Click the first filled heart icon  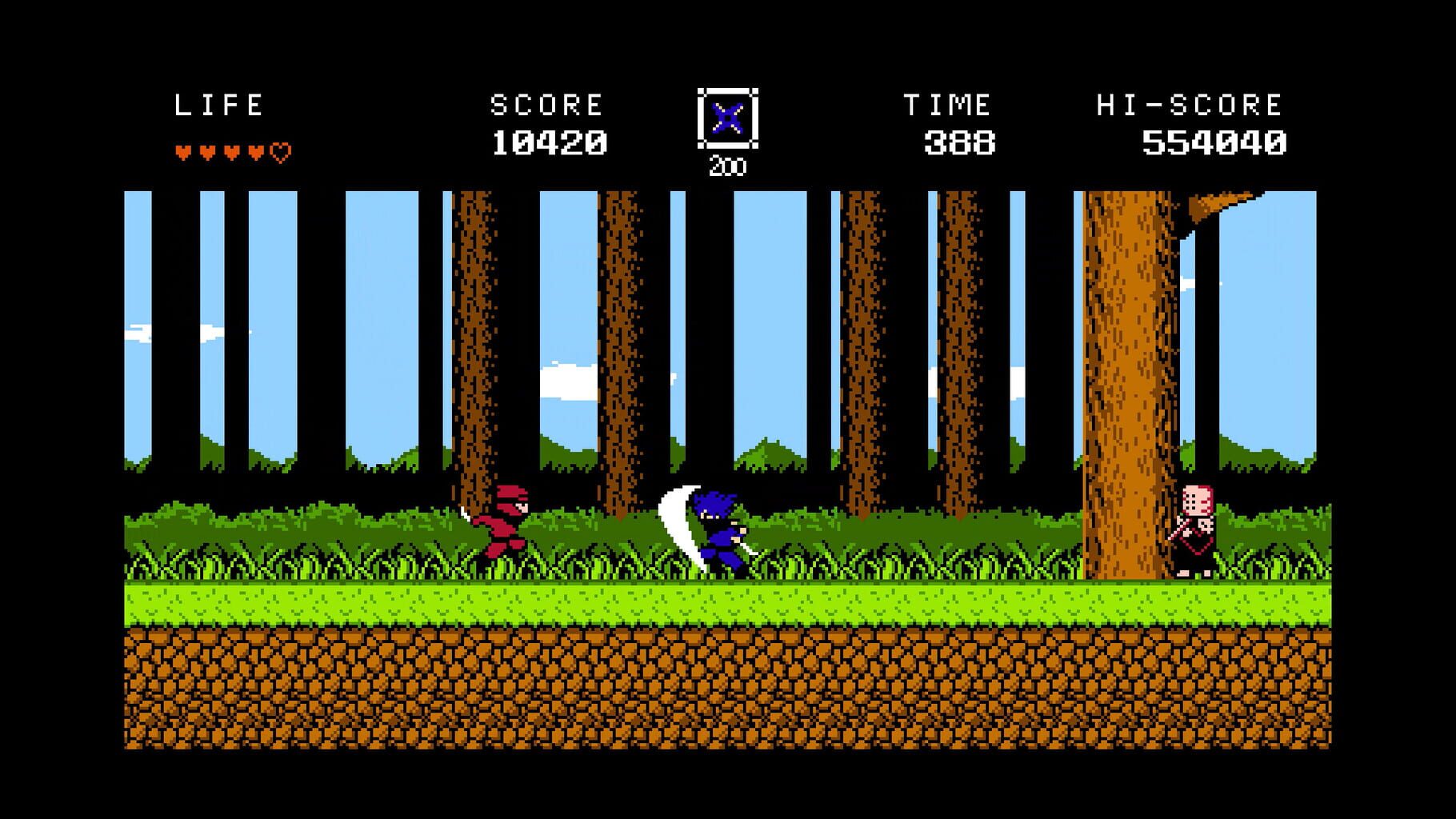182,149
